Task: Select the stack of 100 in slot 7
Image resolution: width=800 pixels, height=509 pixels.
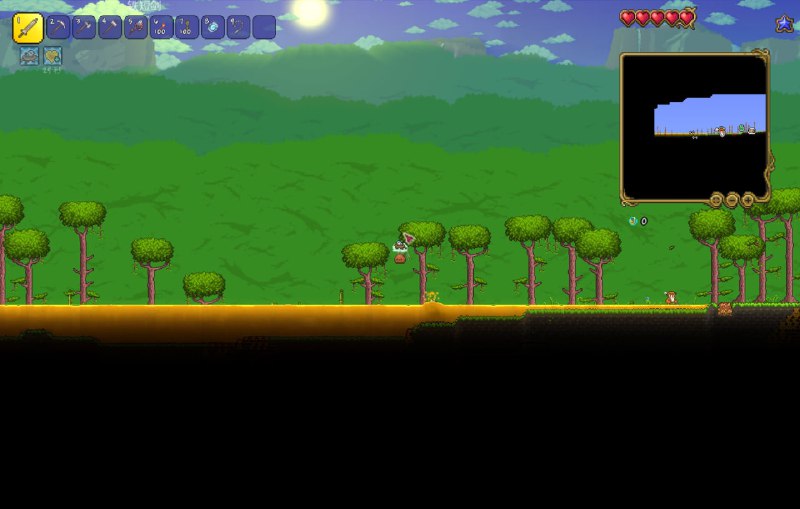Action: coord(187,27)
